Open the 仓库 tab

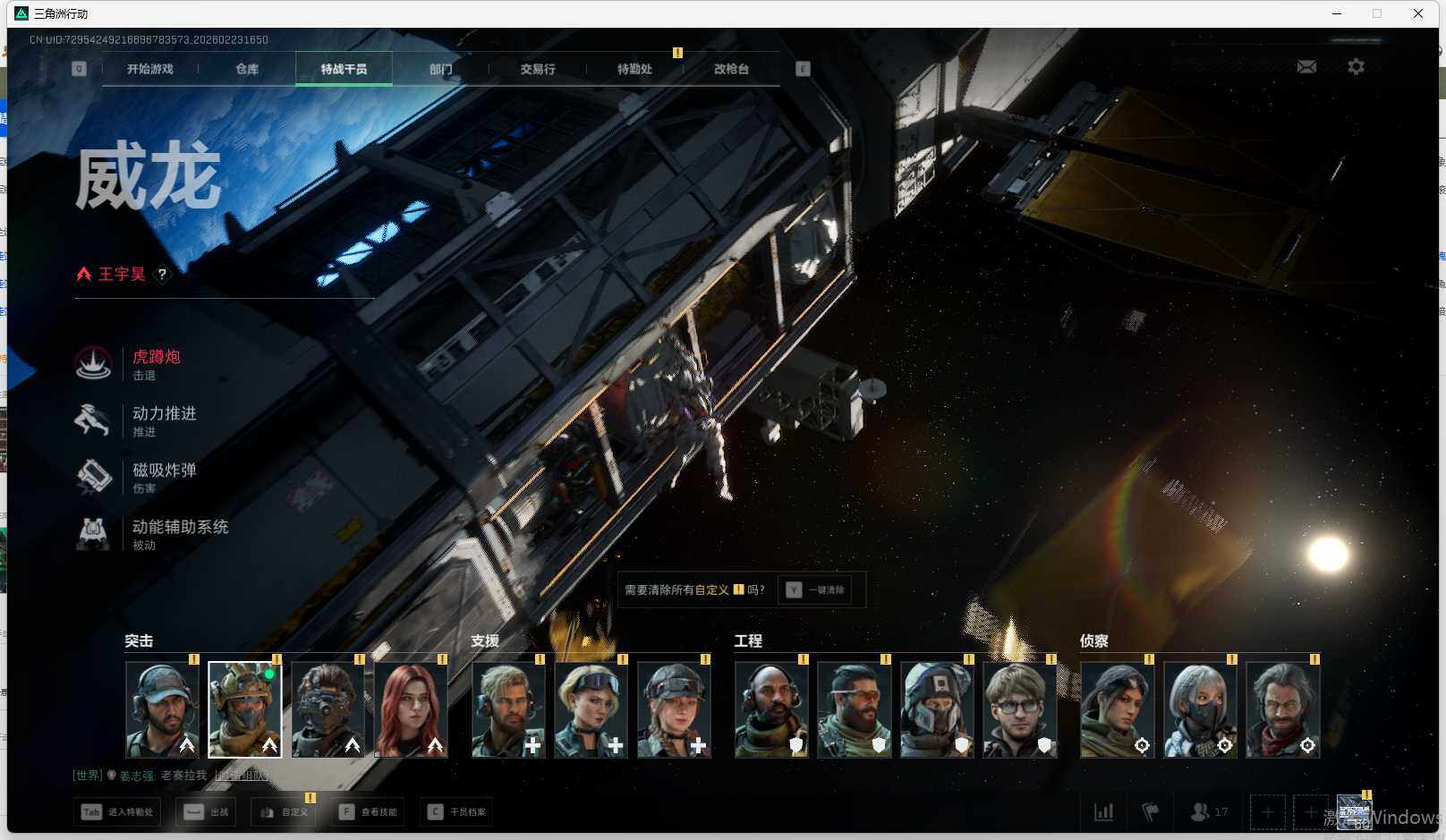tap(247, 69)
